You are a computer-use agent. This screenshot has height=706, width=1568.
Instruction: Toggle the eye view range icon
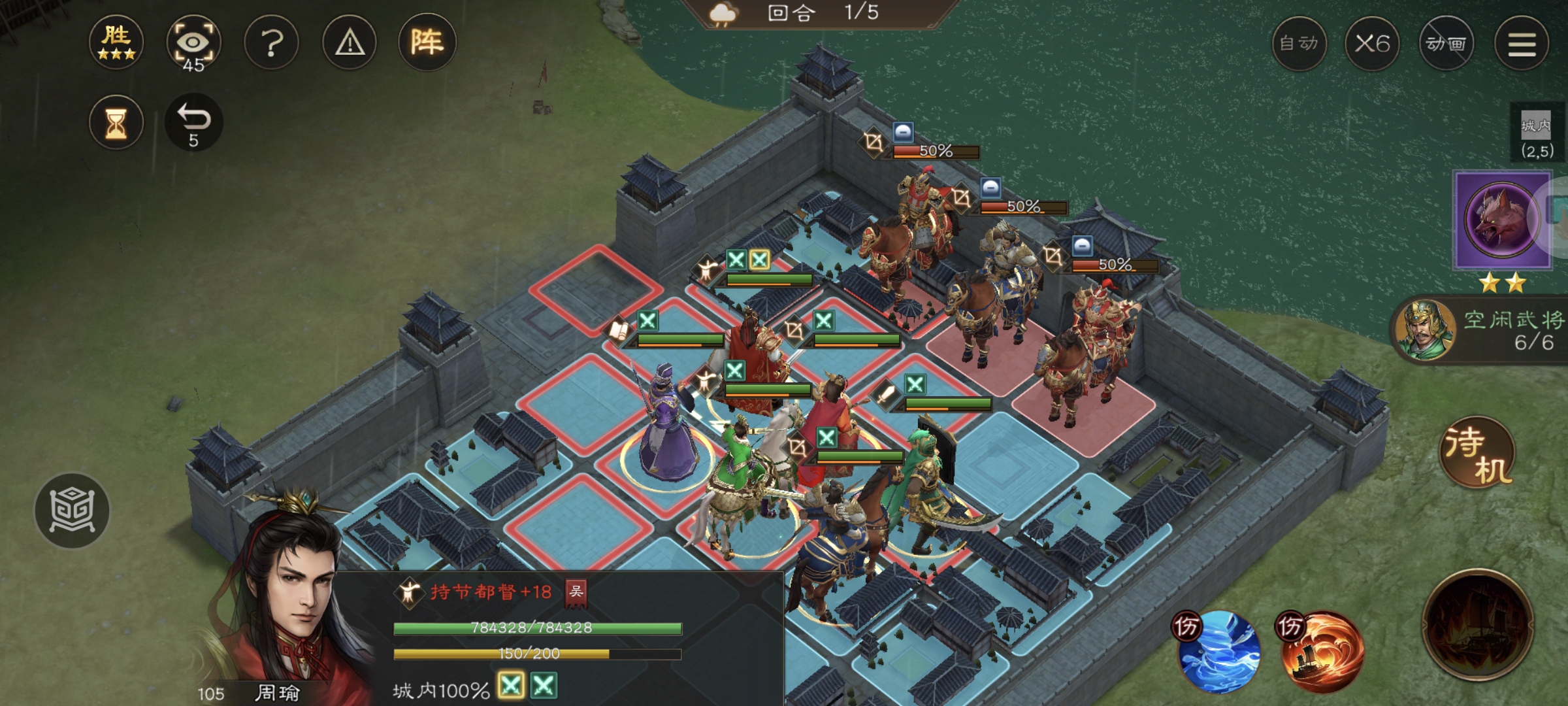pos(193,43)
